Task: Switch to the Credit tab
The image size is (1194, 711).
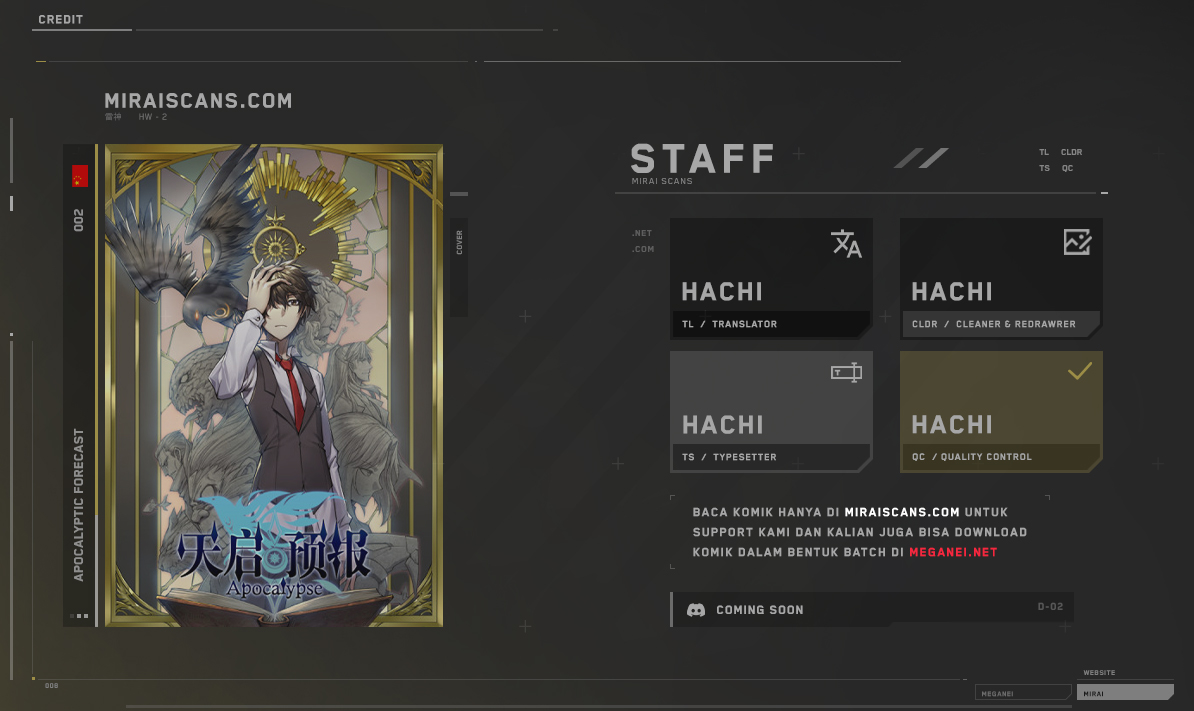Action: [x=61, y=20]
